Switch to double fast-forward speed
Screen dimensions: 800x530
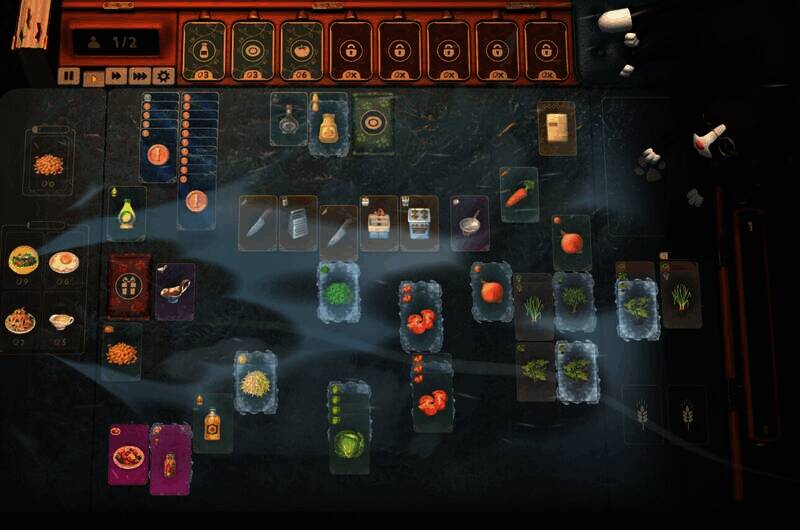tap(116, 76)
